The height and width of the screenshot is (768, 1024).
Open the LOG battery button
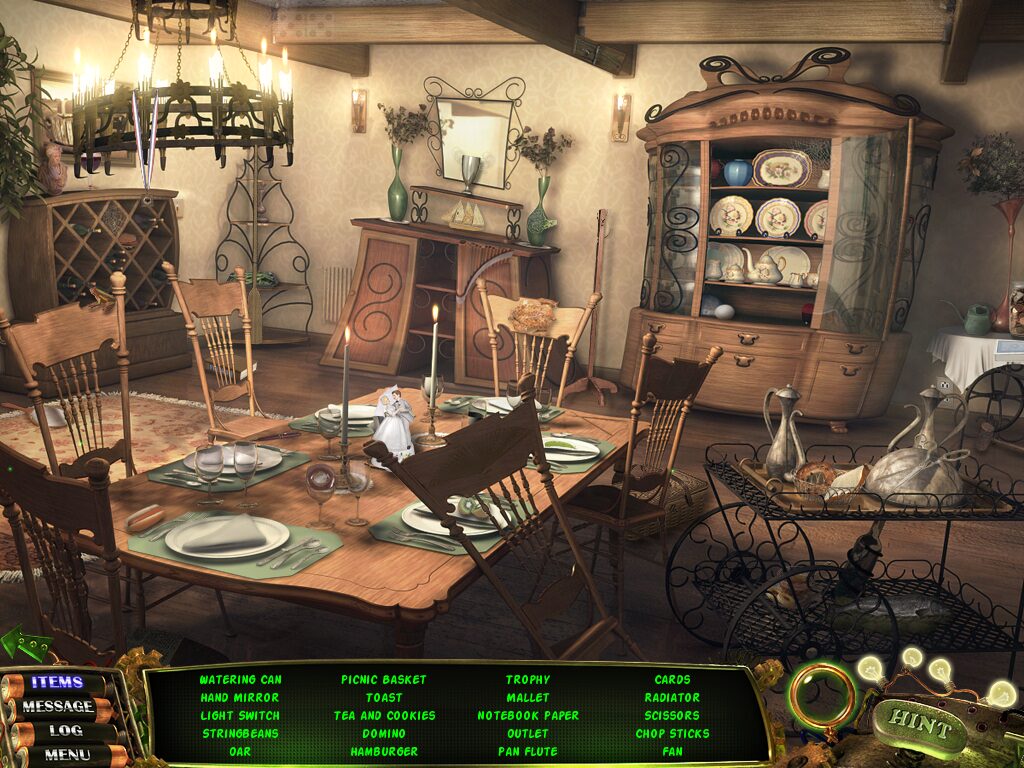click(65, 731)
